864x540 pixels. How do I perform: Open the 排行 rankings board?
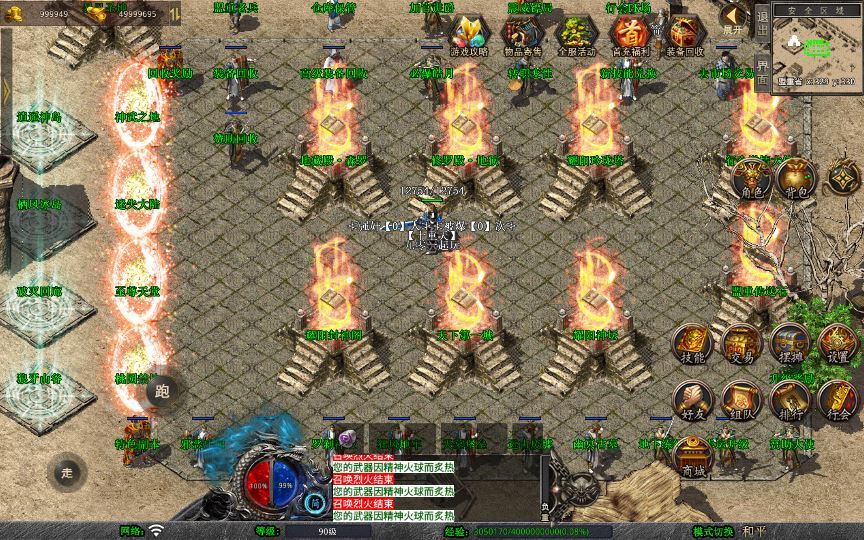tap(790, 397)
